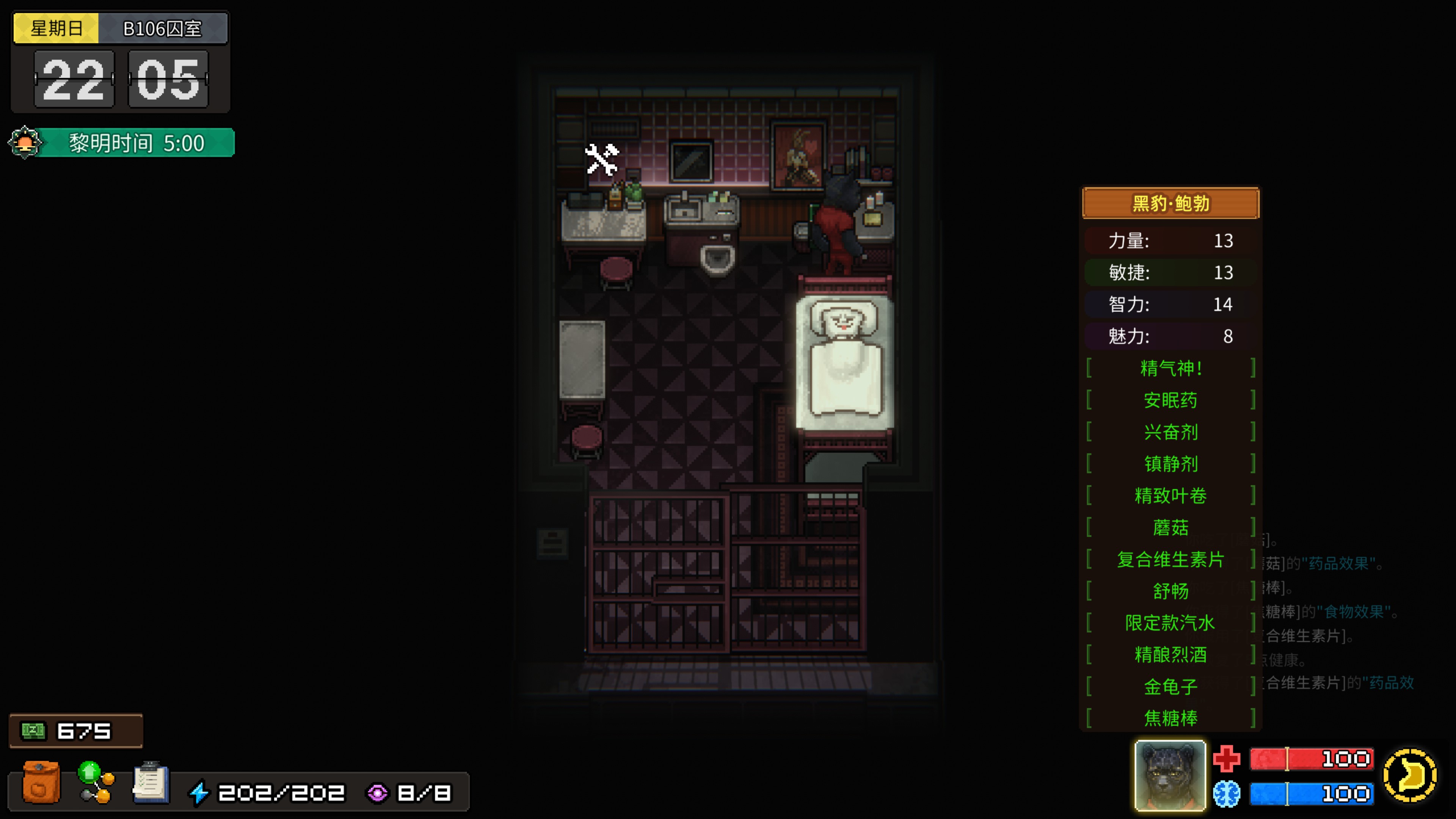Select the 安眠药 status entry
This screenshot has height=819, width=1456.
[1170, 400]
